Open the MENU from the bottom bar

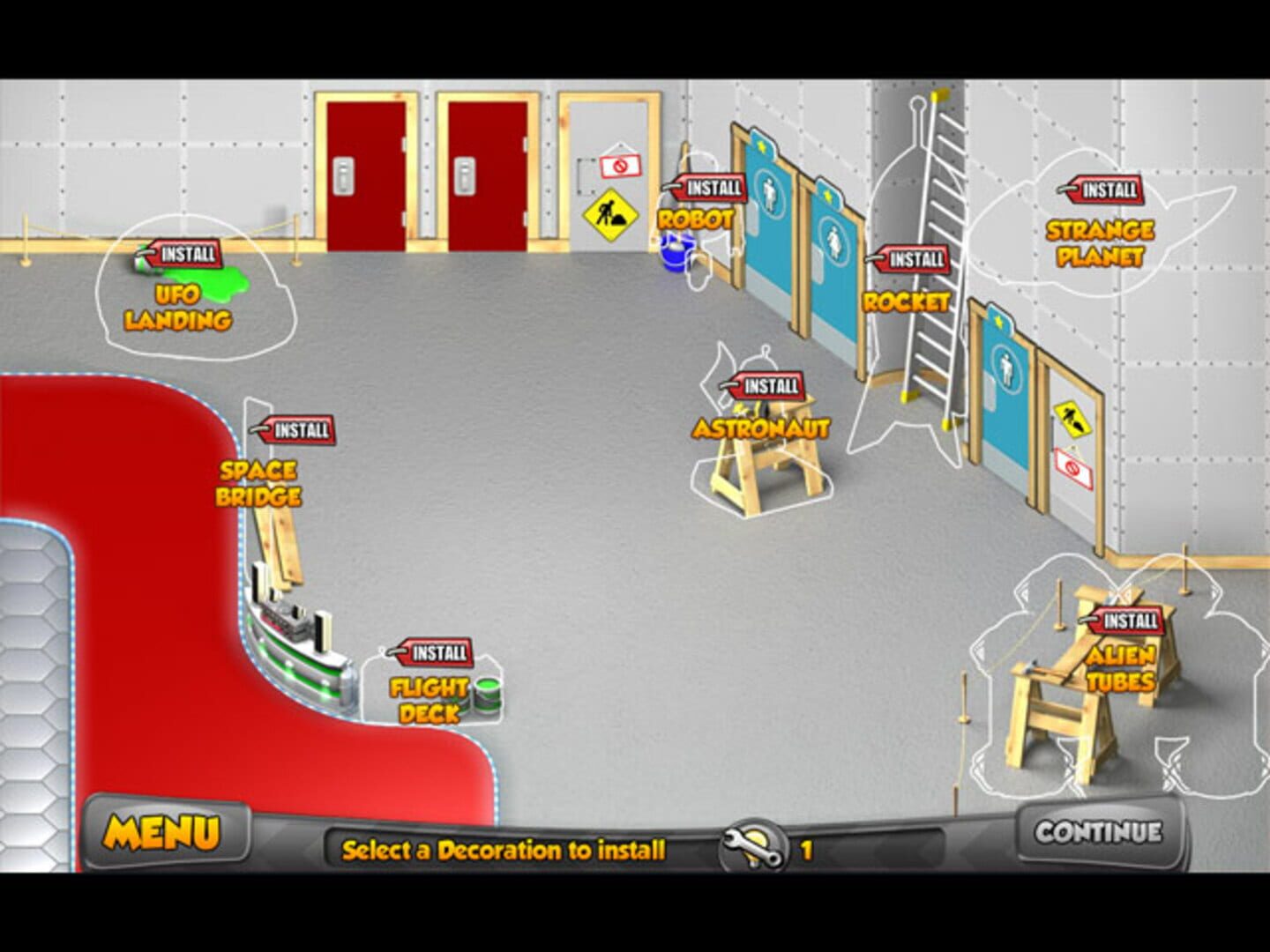pos(163,829)
